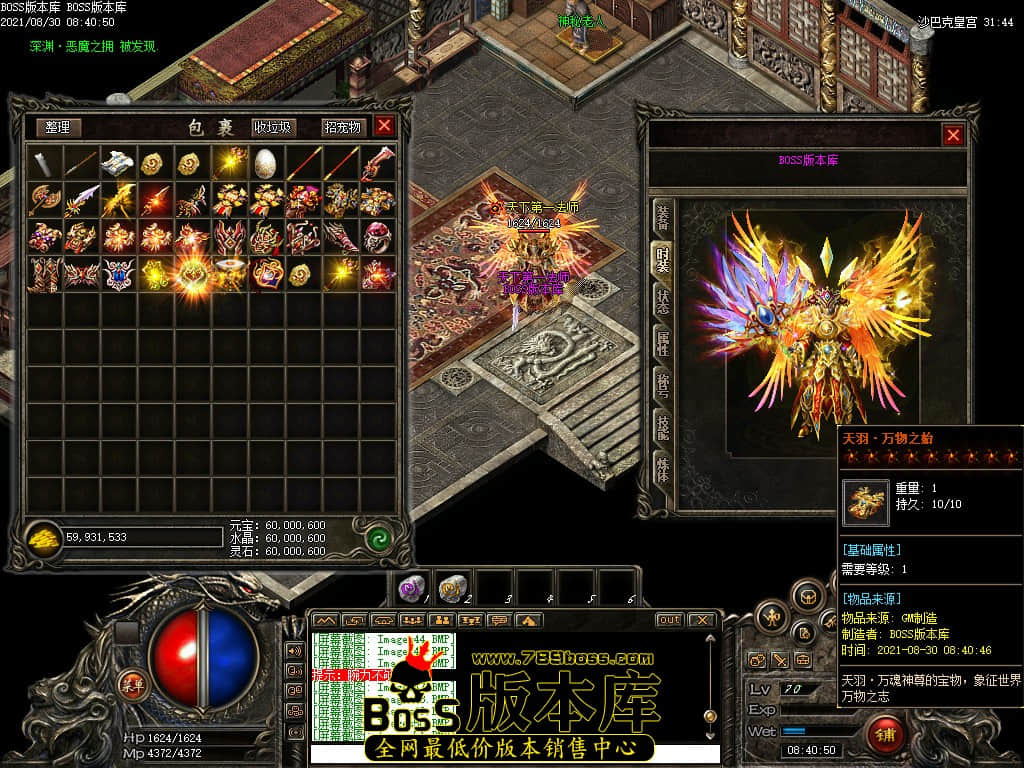Viewport: 1024px width, 768px height.
Task: Close the 包裹 inventory window
Action: pos(384,126)
